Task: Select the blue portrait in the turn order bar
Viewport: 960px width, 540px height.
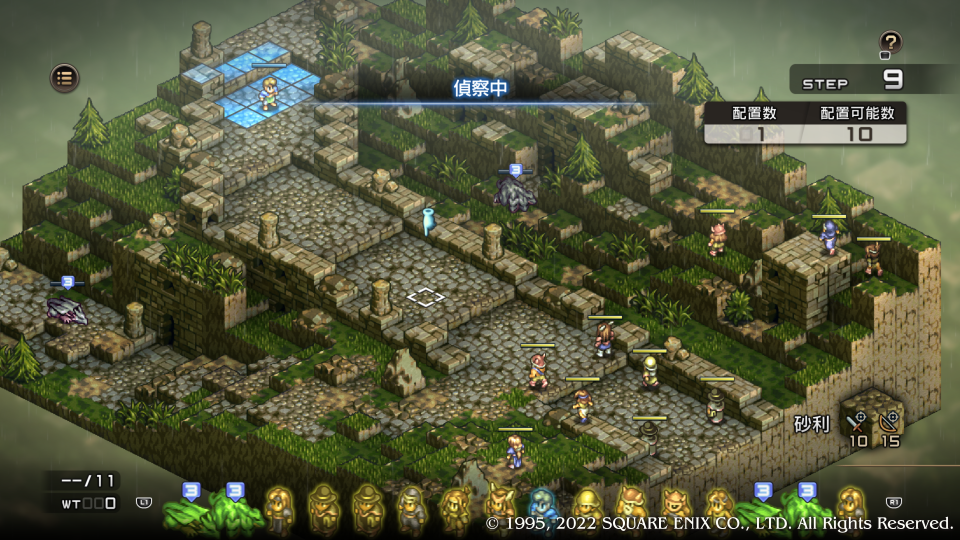Action: tap(542, 505)
